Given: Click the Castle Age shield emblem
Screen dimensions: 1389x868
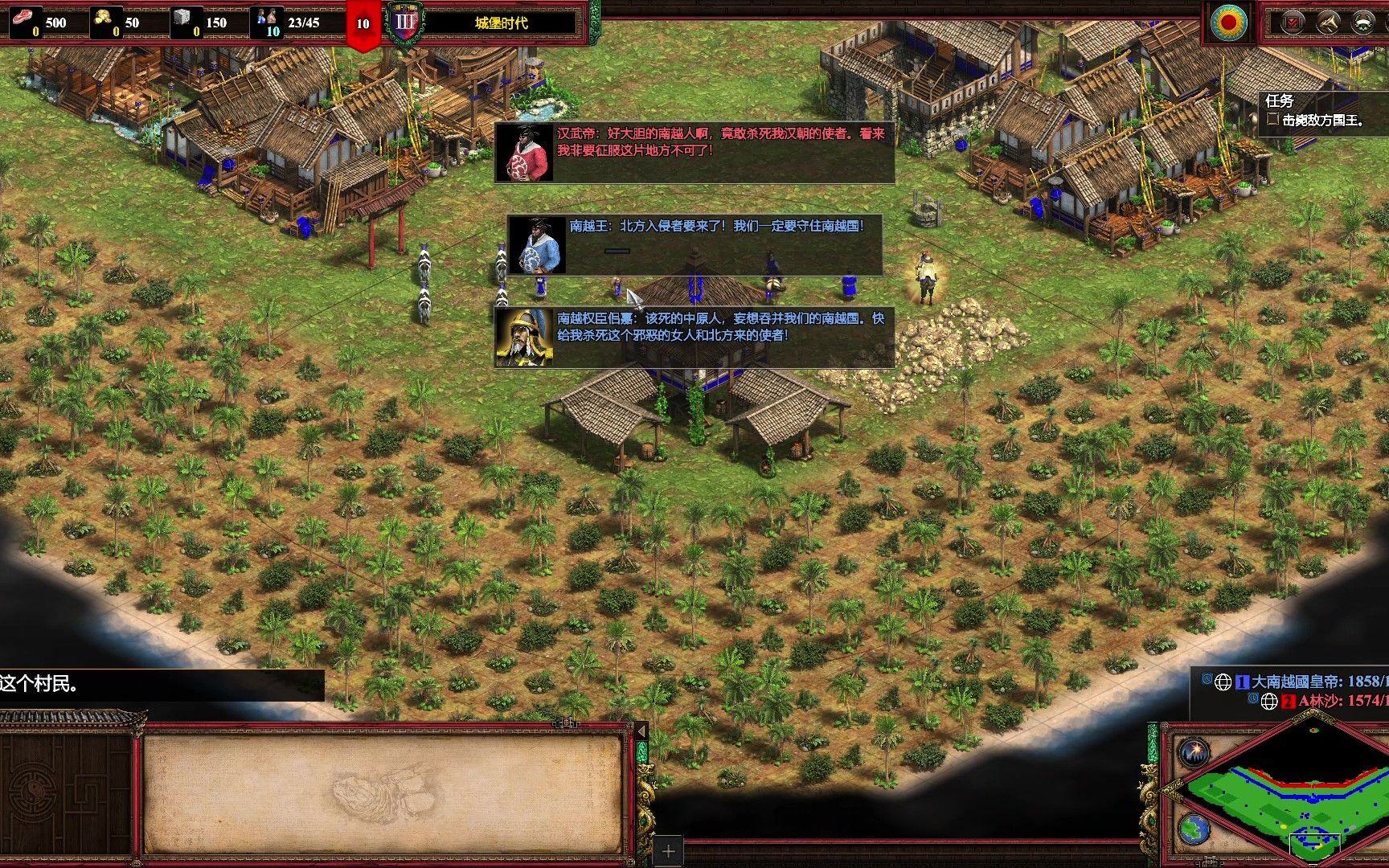Looking at the screenshot, I should pyautogui.click(x=405, y=23).
